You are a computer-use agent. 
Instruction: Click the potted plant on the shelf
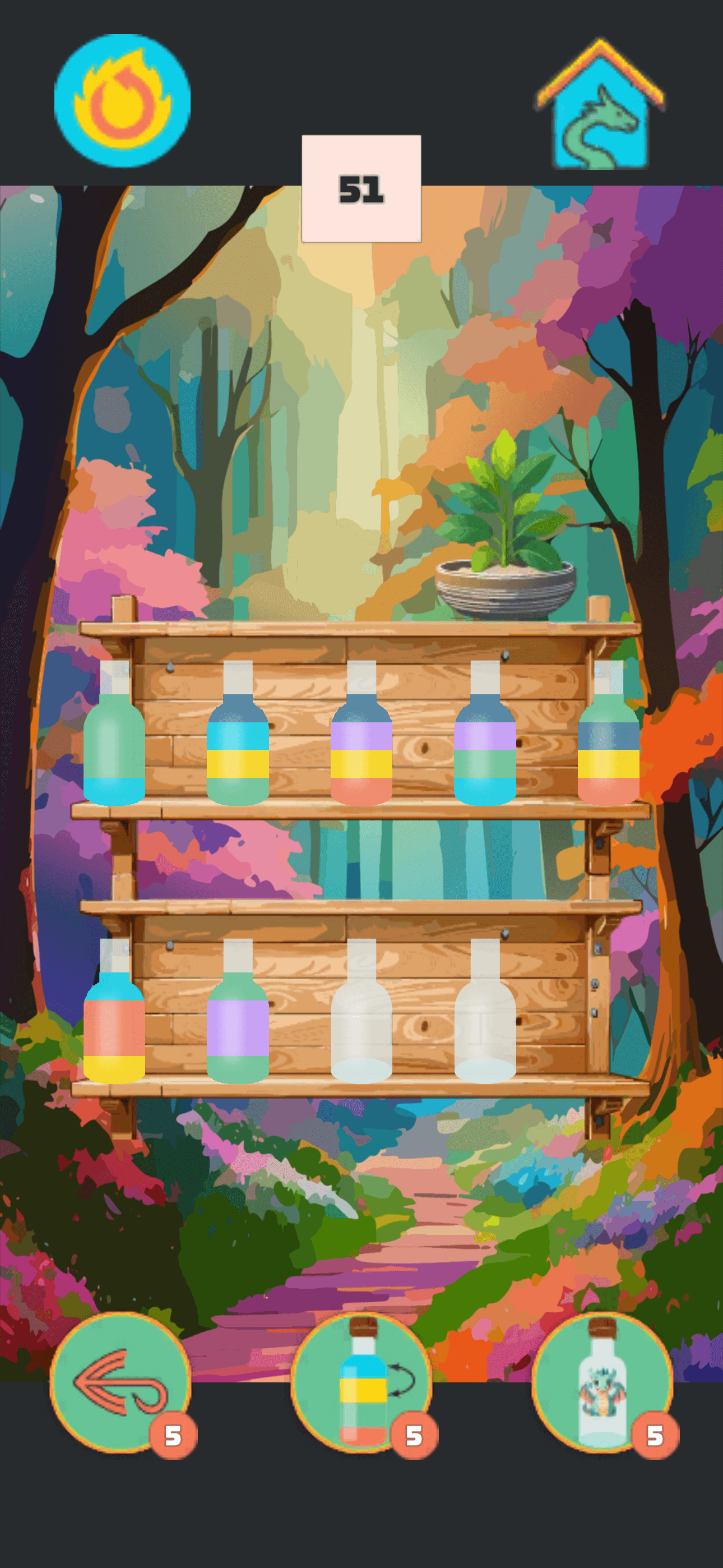[x=506, y=548]
